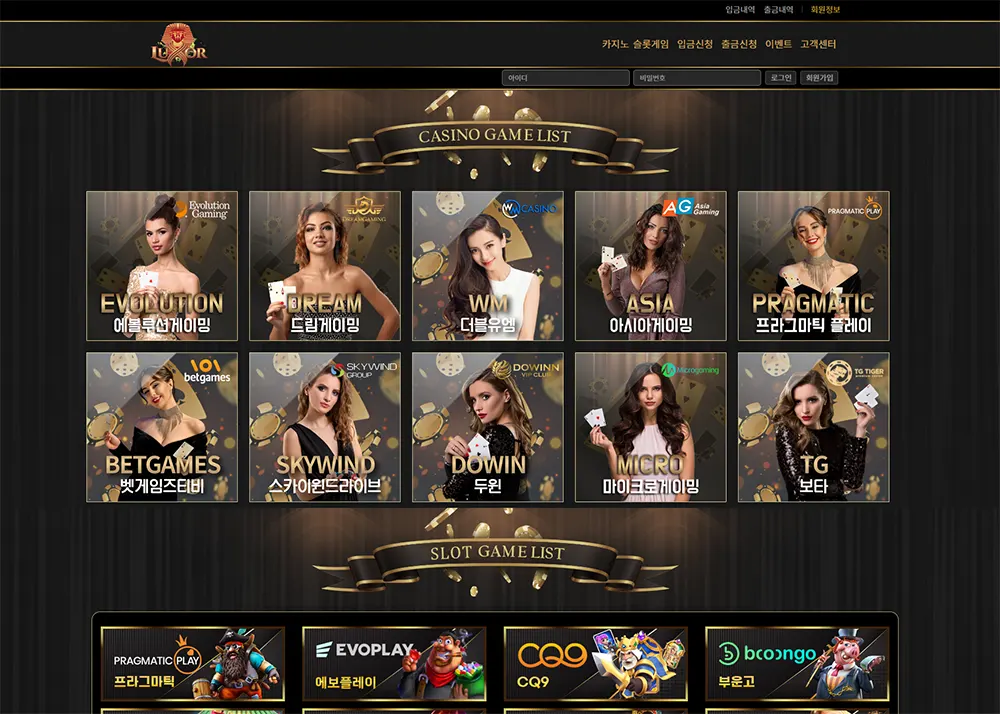
Task: Choose the Skywind casino tile
Action: [325, 427]
